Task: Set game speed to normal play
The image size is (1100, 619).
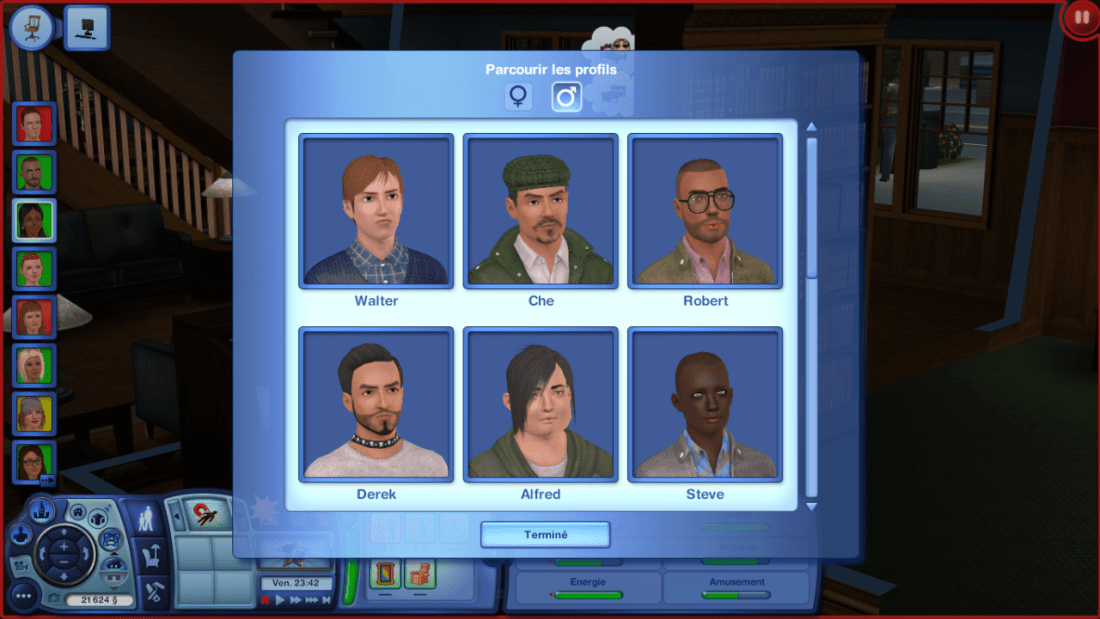Action: coord(281,600)
